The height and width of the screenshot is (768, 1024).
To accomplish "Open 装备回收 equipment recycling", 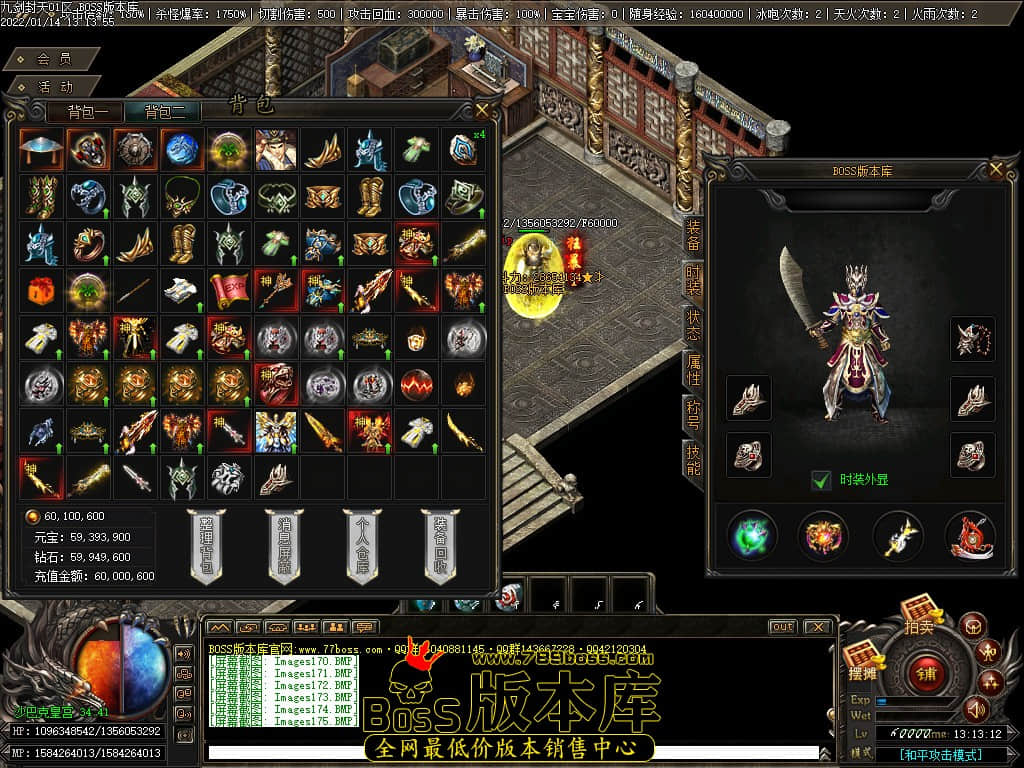I will [440, 546].
